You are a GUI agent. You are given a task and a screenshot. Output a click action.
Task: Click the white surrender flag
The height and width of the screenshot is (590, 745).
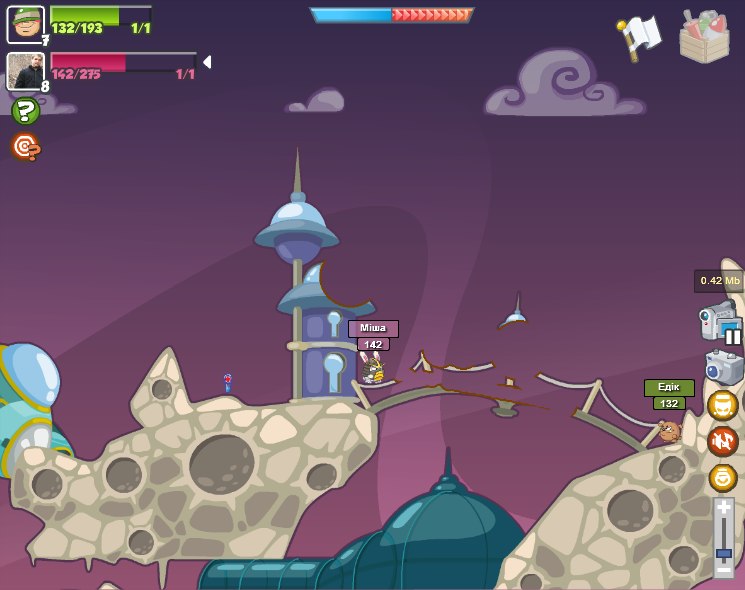639,38
